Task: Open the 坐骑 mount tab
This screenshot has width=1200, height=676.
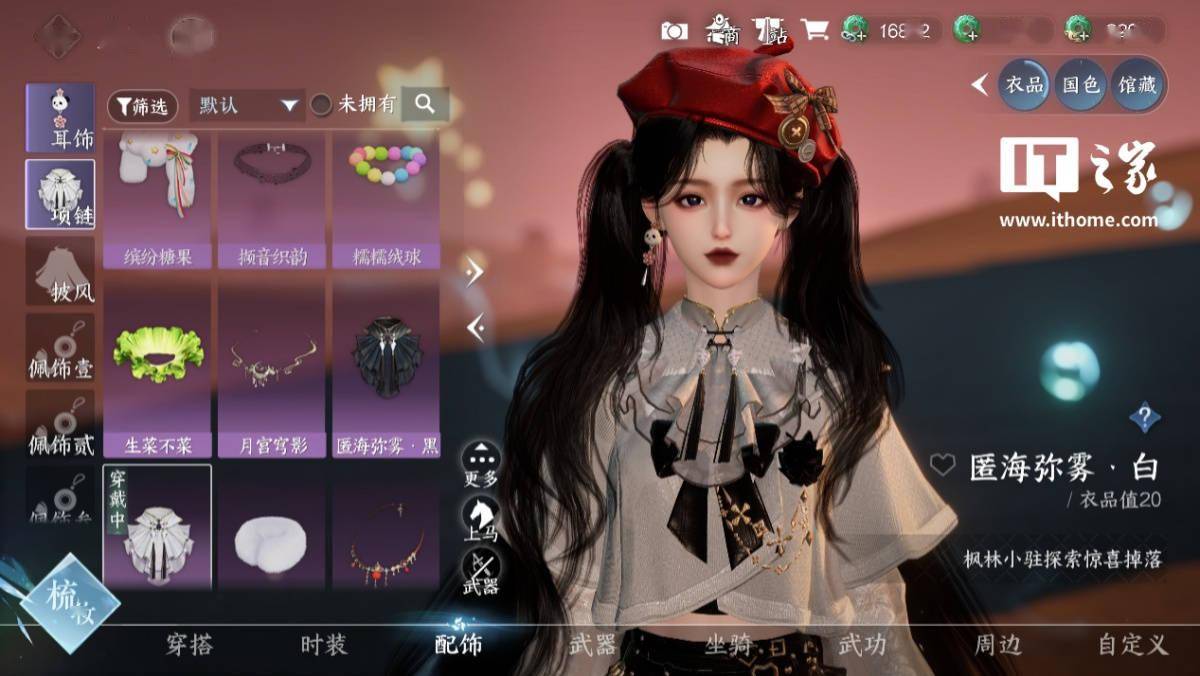Action: click(727, 645)
